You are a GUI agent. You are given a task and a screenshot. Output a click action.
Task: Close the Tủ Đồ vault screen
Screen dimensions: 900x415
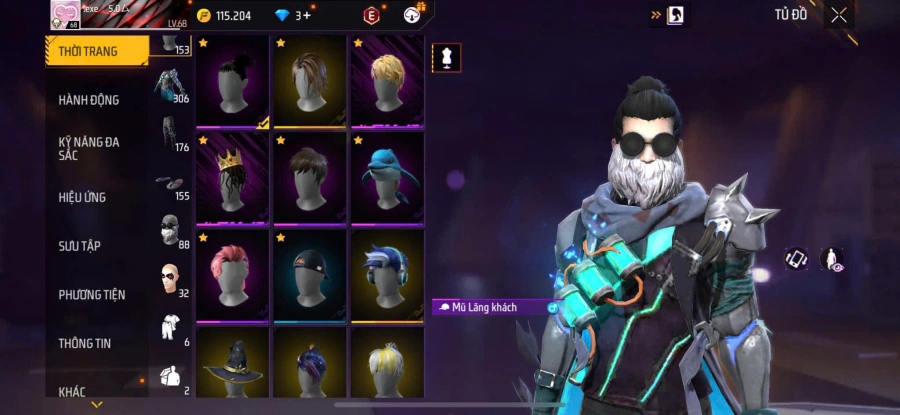[x=839, y=15]
